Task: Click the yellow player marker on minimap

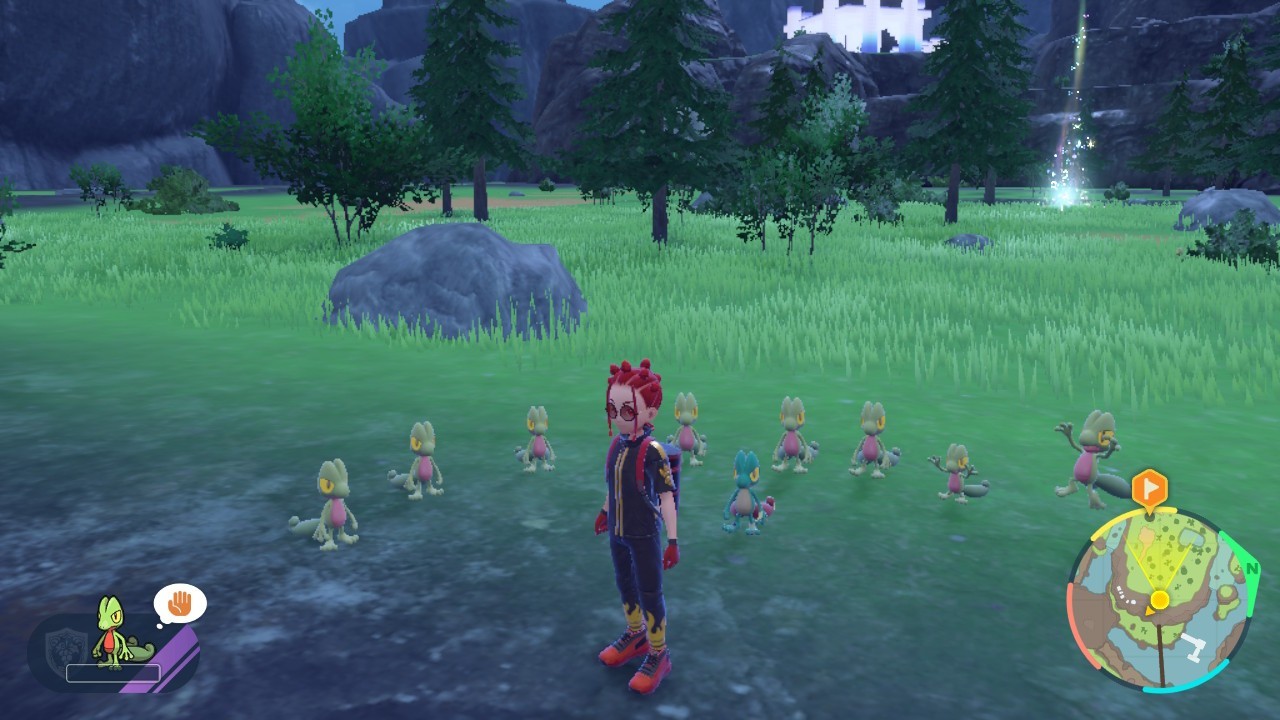Action: click(x=1159, y=600)
